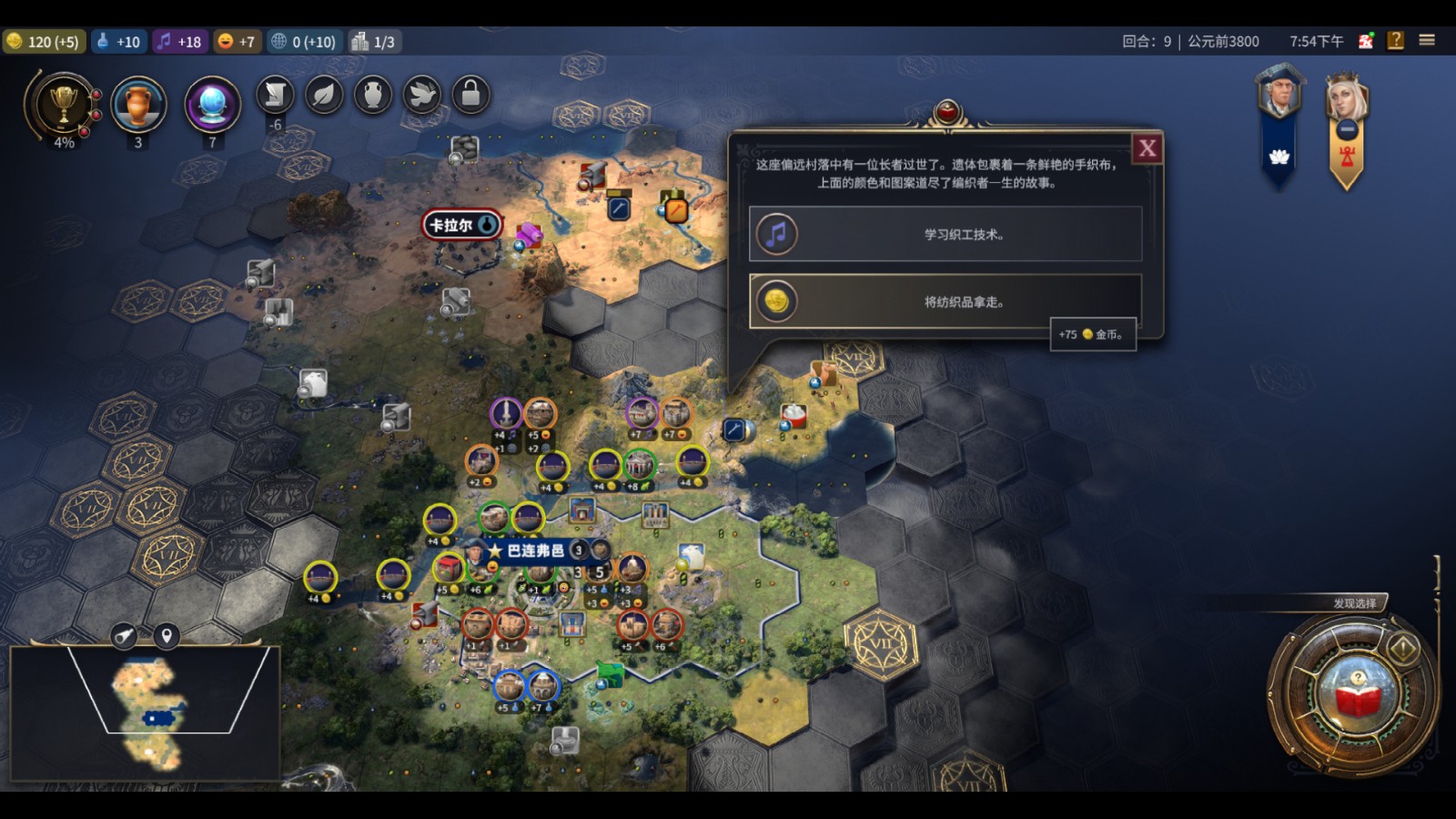Image resolution: width=1456 pixels, height=819 pixels.
Task: Select the dove peace icon
Action: pyautogui.click(x=424, y=95)
